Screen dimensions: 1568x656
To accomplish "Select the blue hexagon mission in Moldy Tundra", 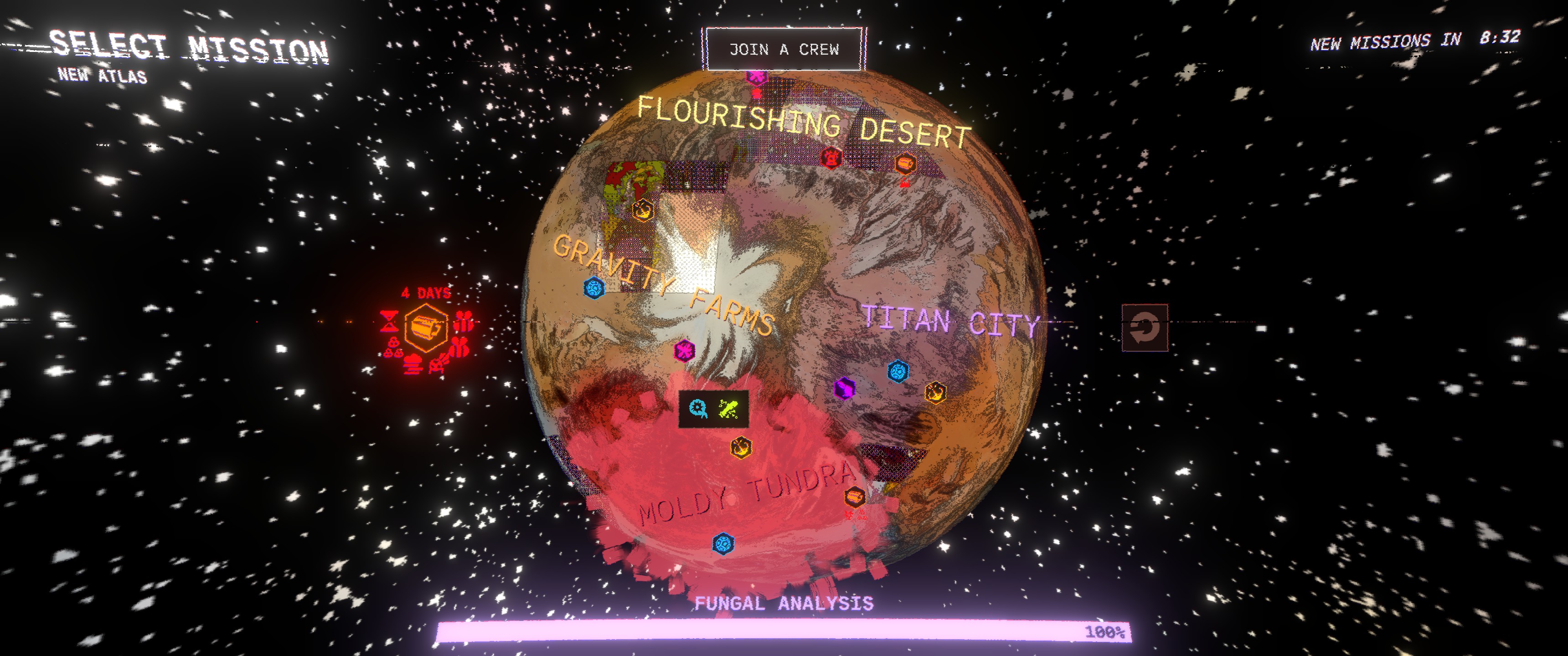I will click(x=723, y=543).
